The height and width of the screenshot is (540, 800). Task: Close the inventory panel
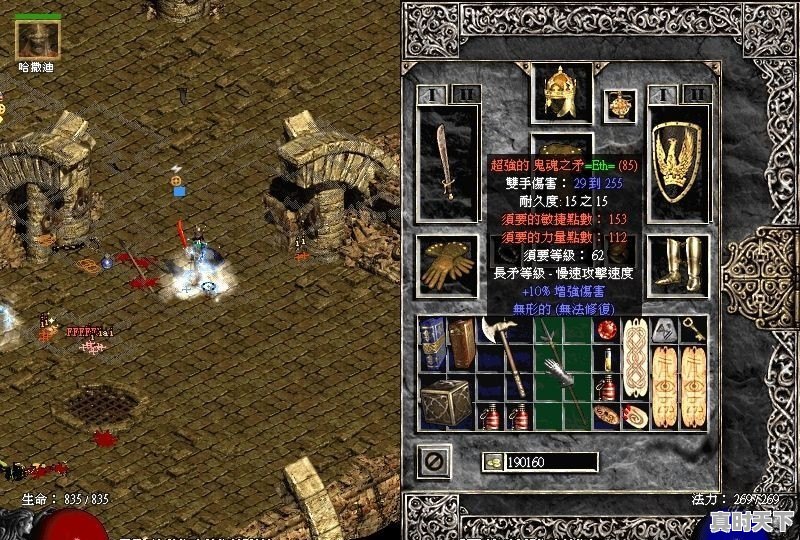[436, 461]
